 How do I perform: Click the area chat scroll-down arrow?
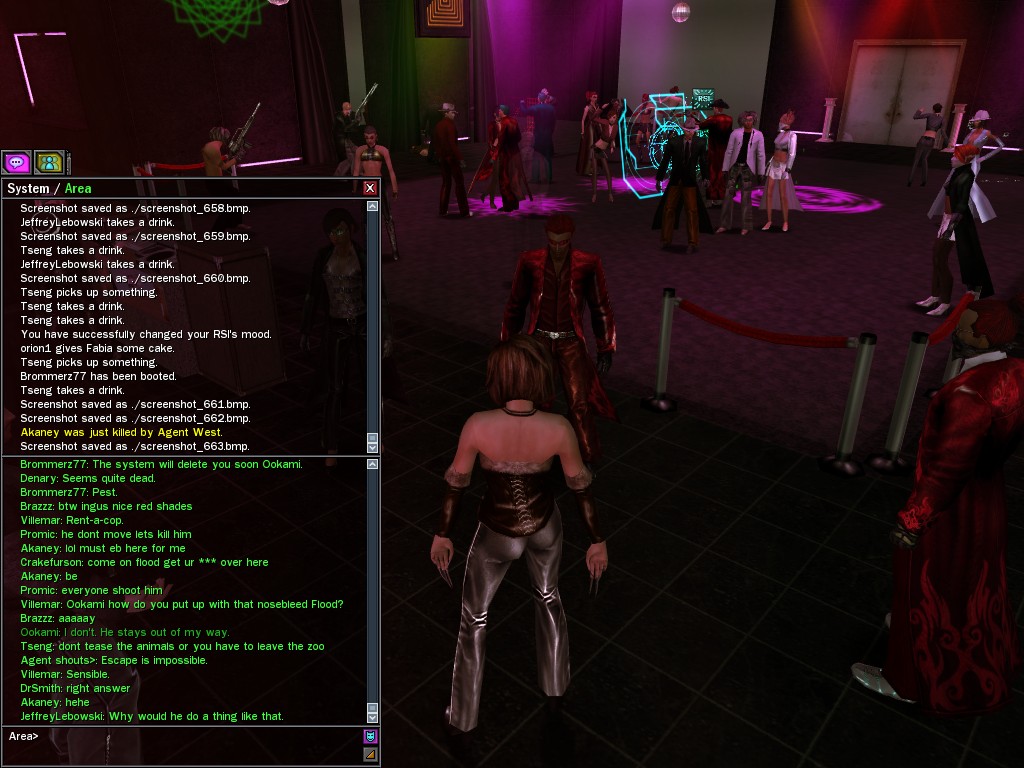click(x=373, y=716)
